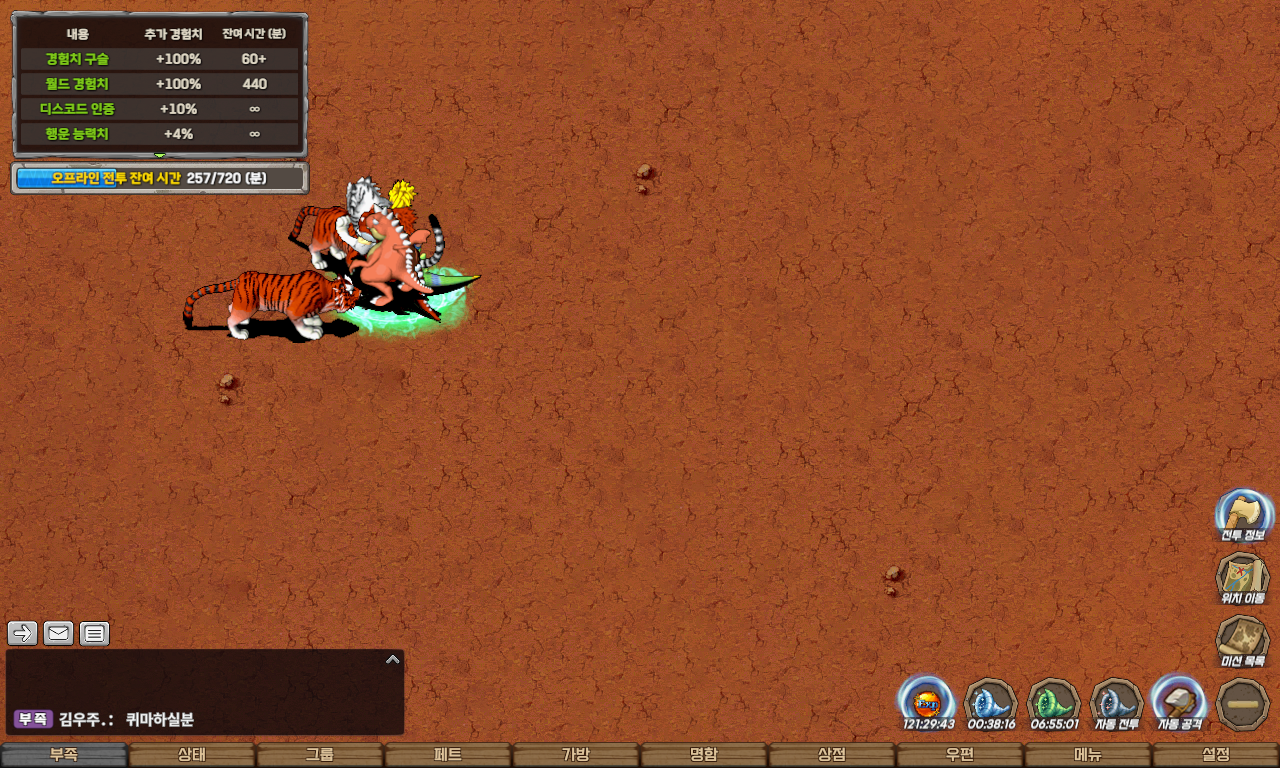This screenshot has height=768, width=1280.
Task: Show the 미션 목록 mission list
Action: [x=1243, y=640]
